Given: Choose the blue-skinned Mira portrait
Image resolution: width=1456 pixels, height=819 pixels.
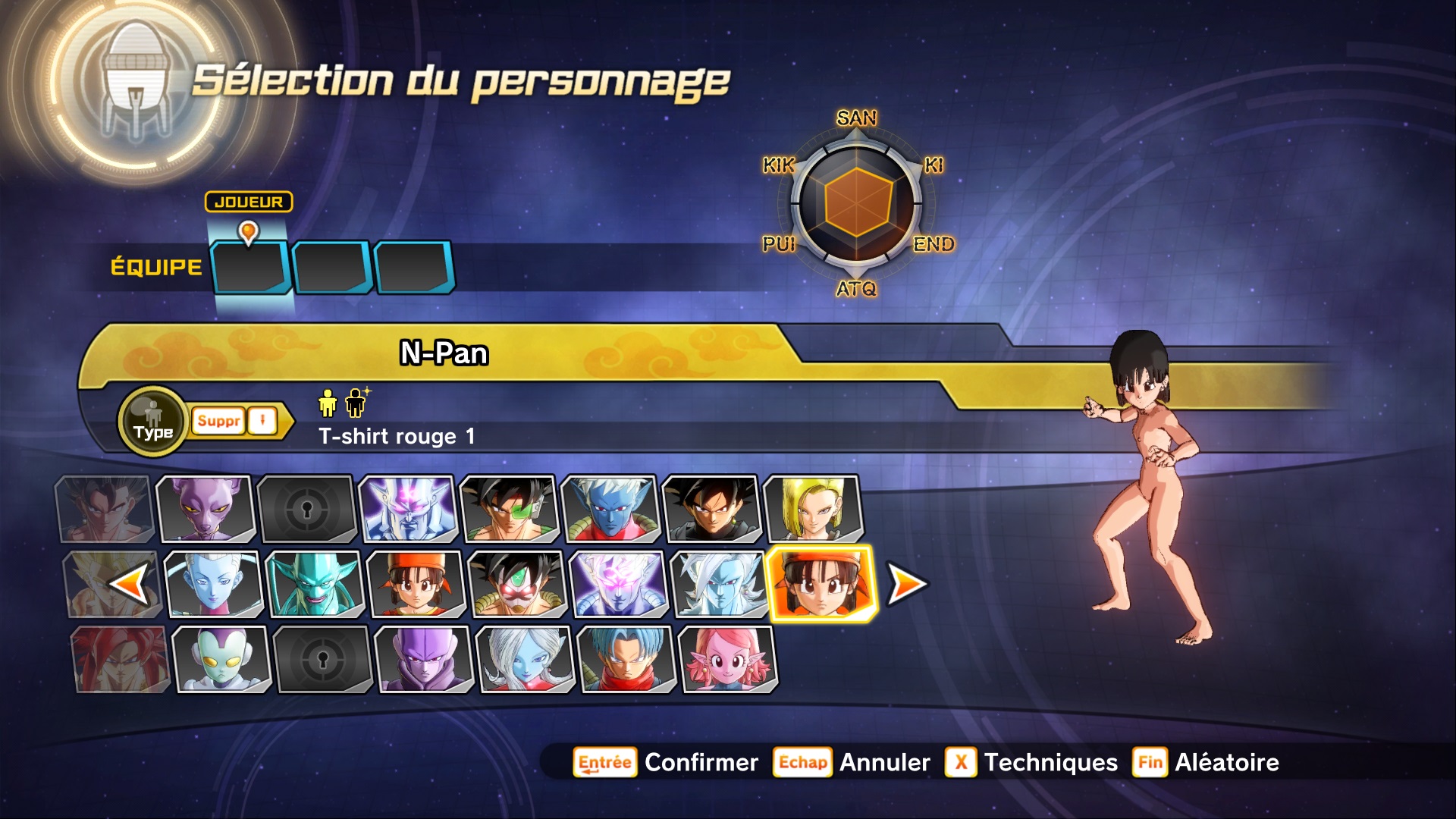Looking at the screenshot, I should click(x=610, y=508).
